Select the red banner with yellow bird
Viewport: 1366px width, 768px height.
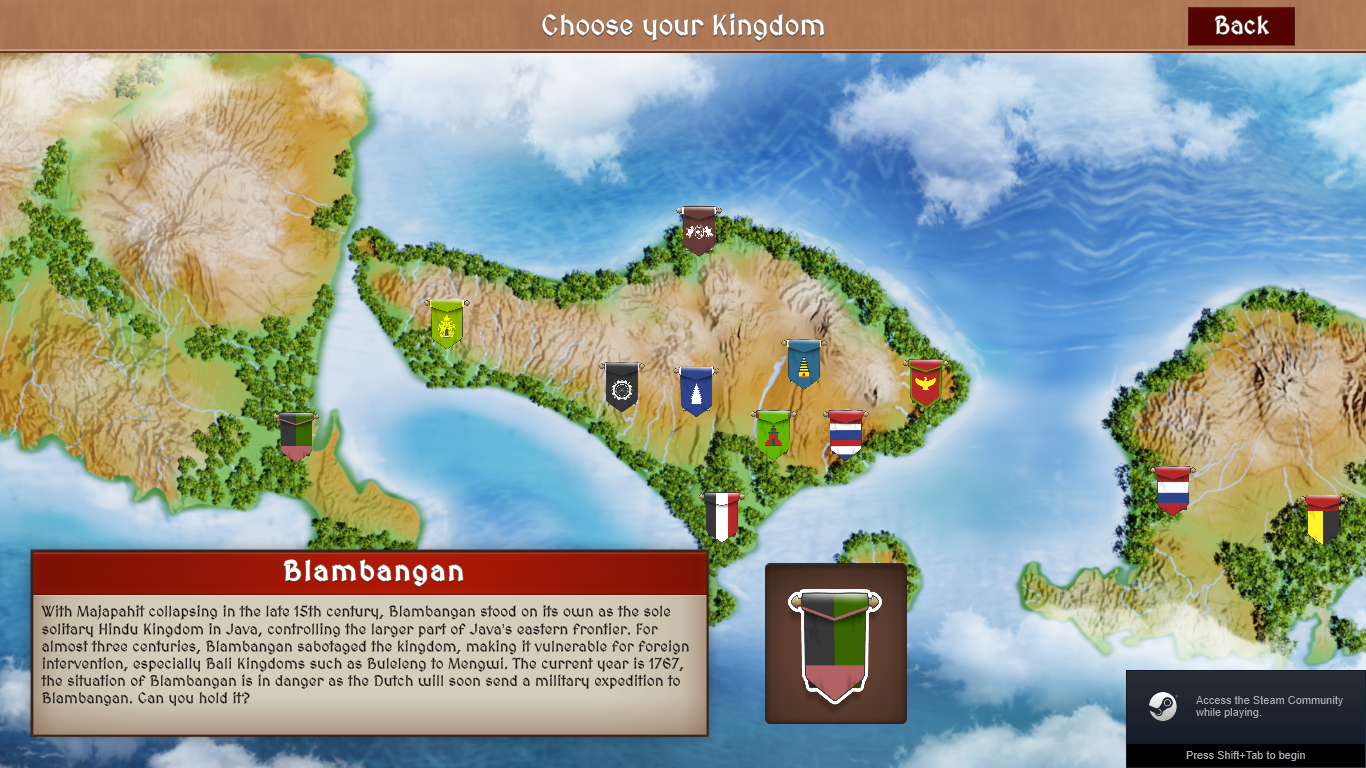926,383
